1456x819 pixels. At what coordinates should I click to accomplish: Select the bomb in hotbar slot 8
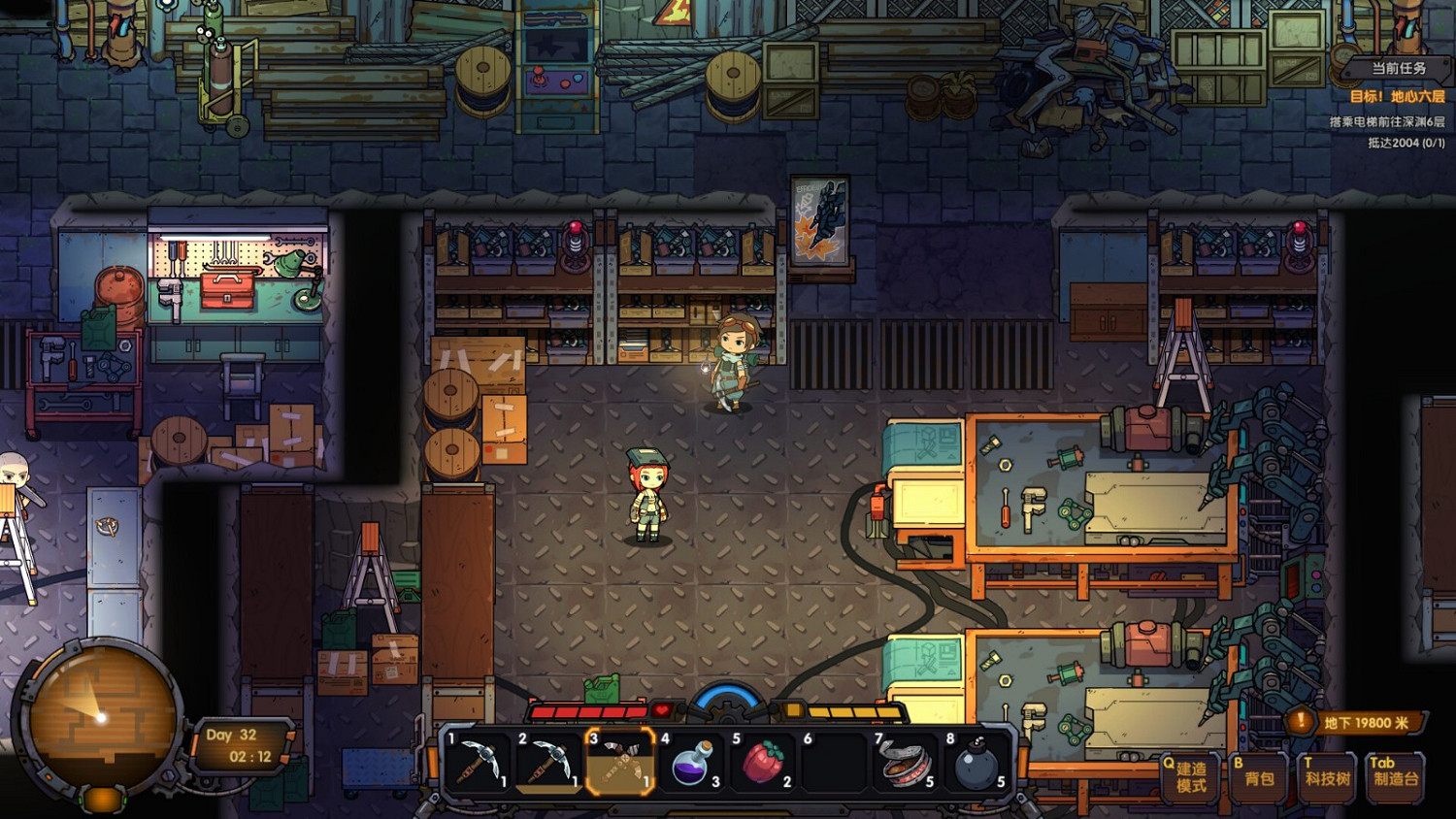[x=978, y=763]
